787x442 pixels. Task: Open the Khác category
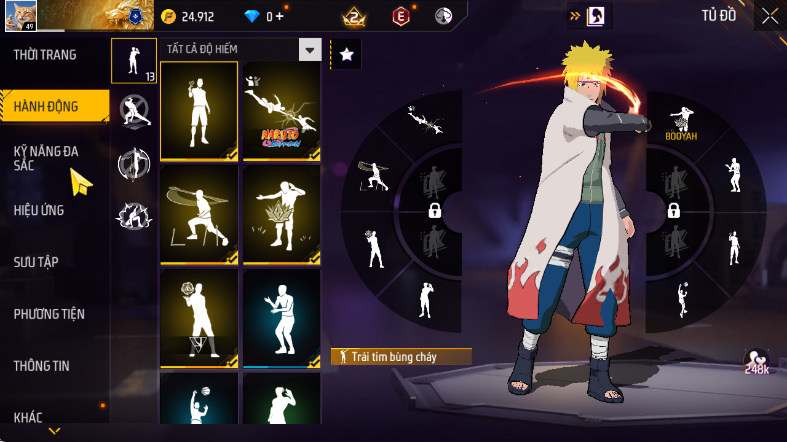(28, 417)
